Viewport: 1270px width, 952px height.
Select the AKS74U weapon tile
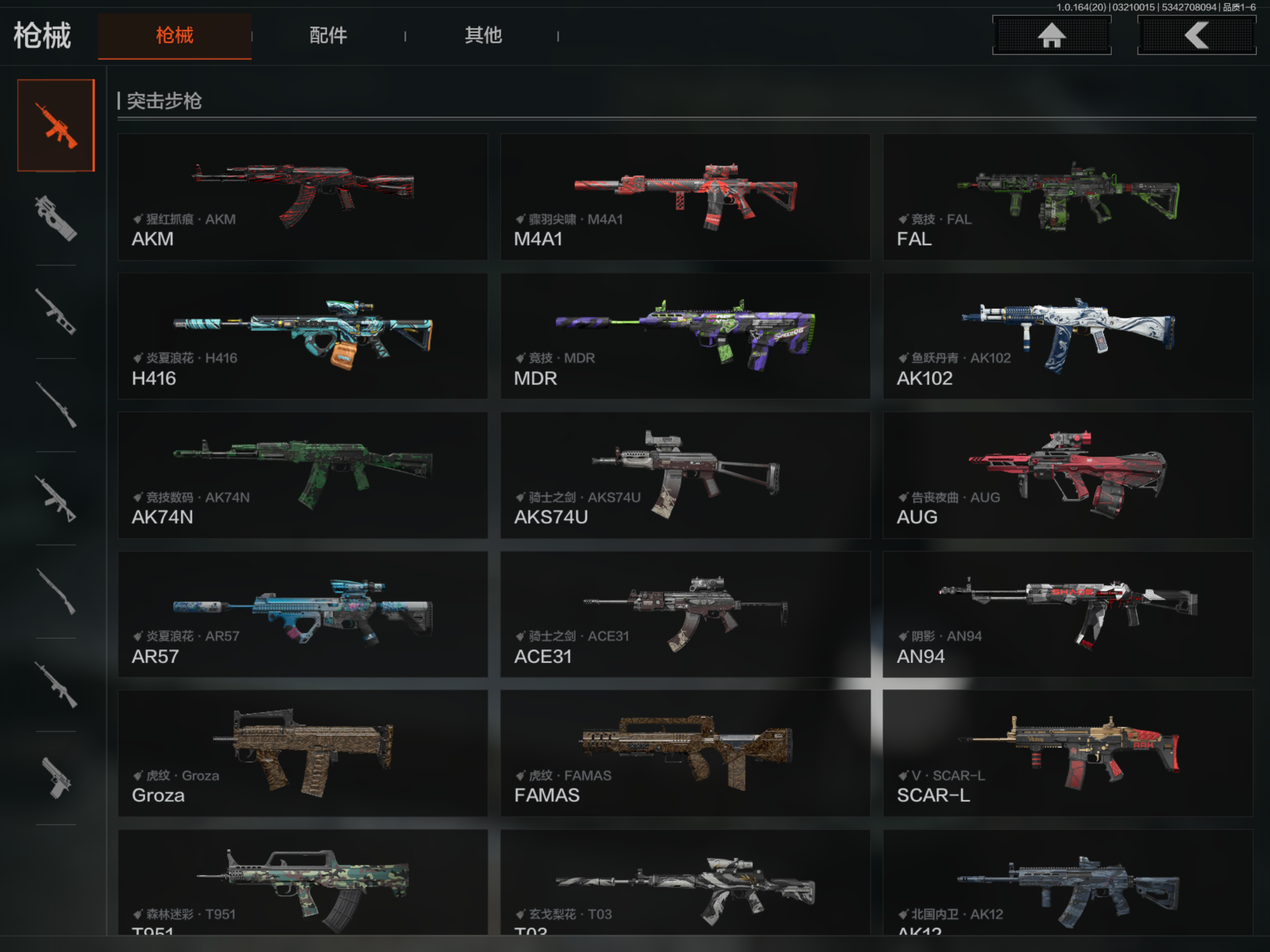tap(685, 475)
